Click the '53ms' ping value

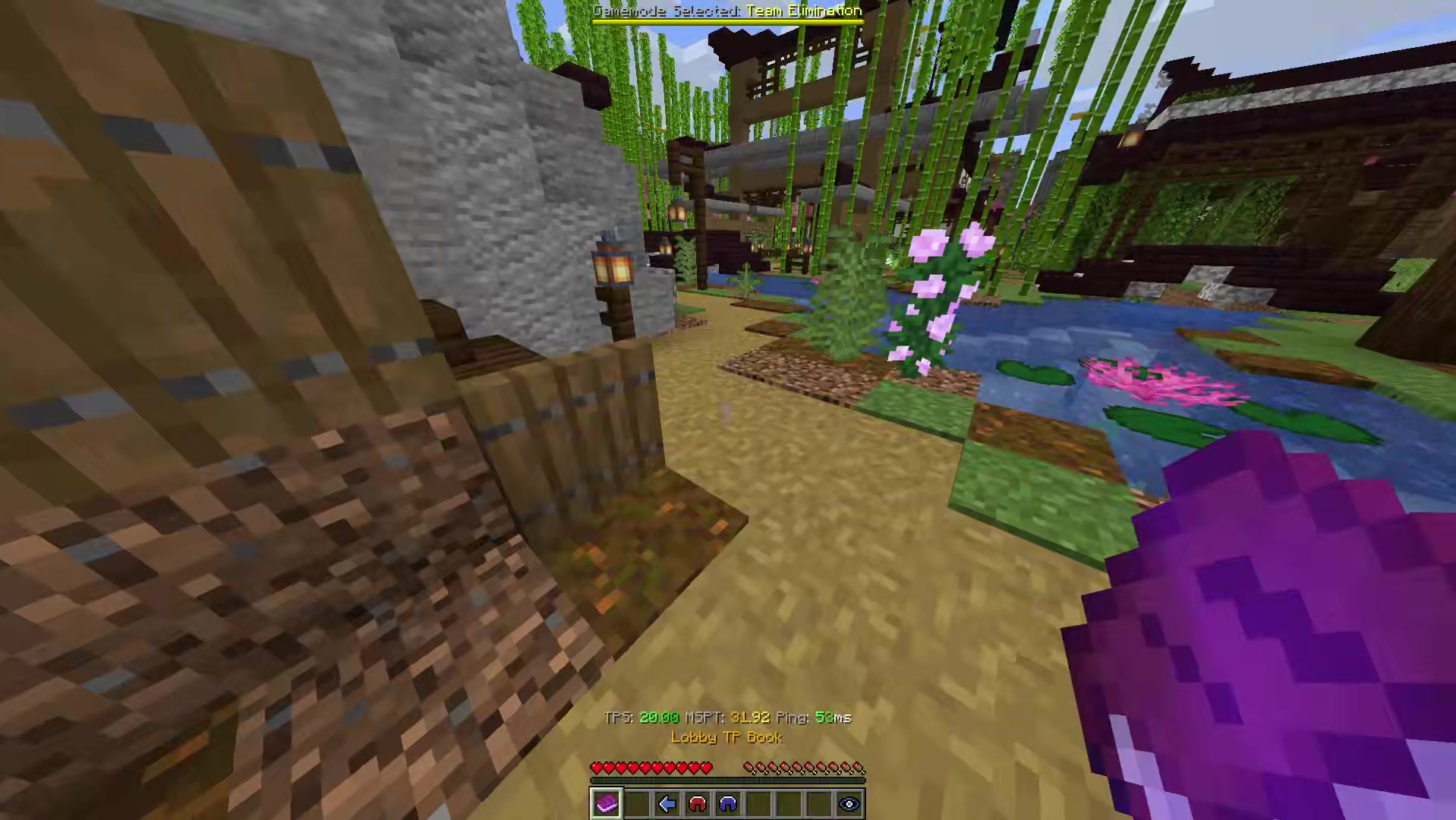coord(834,717)
